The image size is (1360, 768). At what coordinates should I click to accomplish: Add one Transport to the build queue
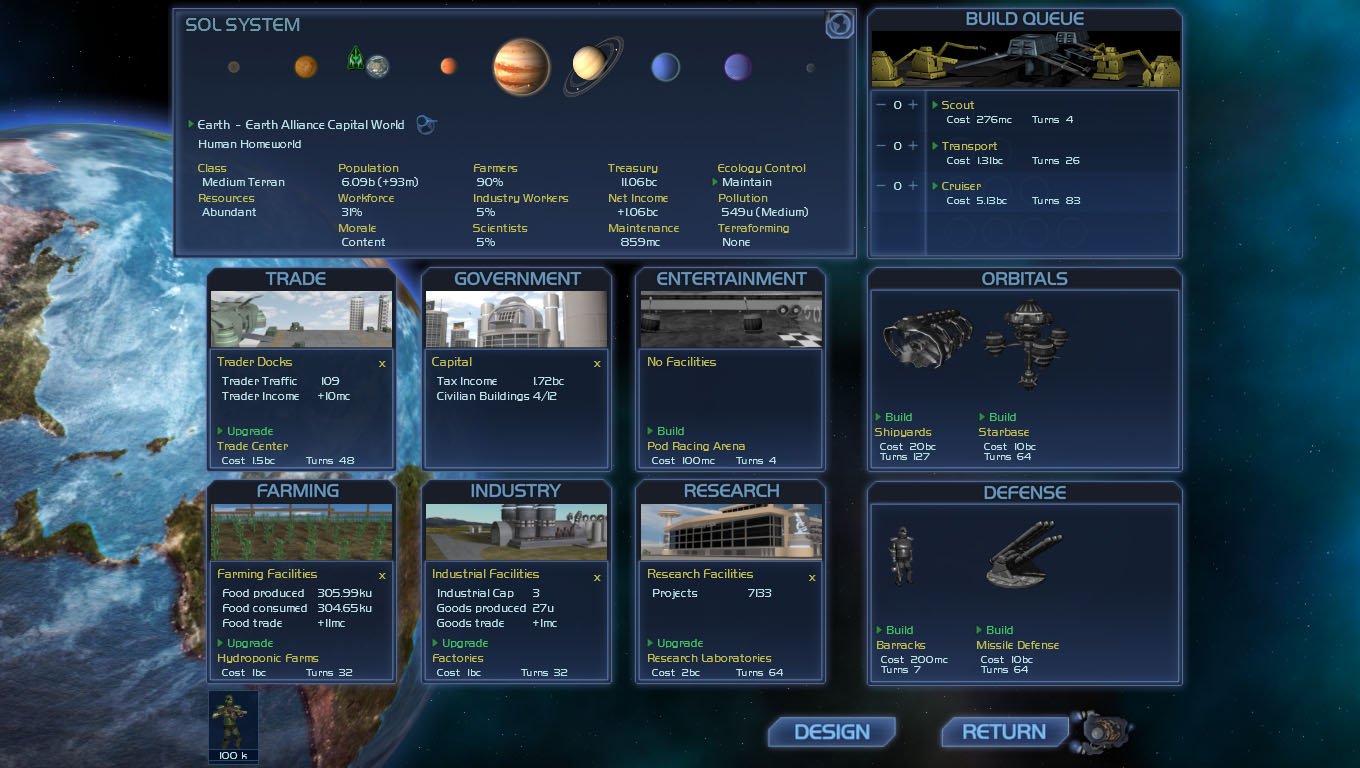[913, 146]
